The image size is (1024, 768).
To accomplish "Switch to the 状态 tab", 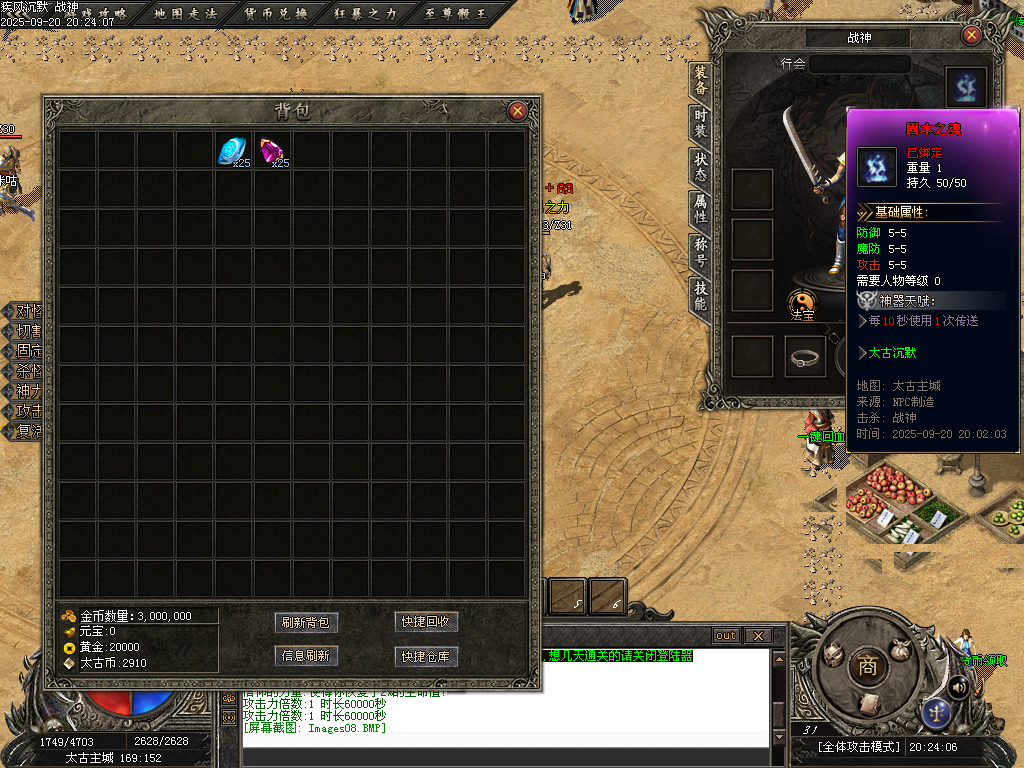I will [x=701, y=167].
